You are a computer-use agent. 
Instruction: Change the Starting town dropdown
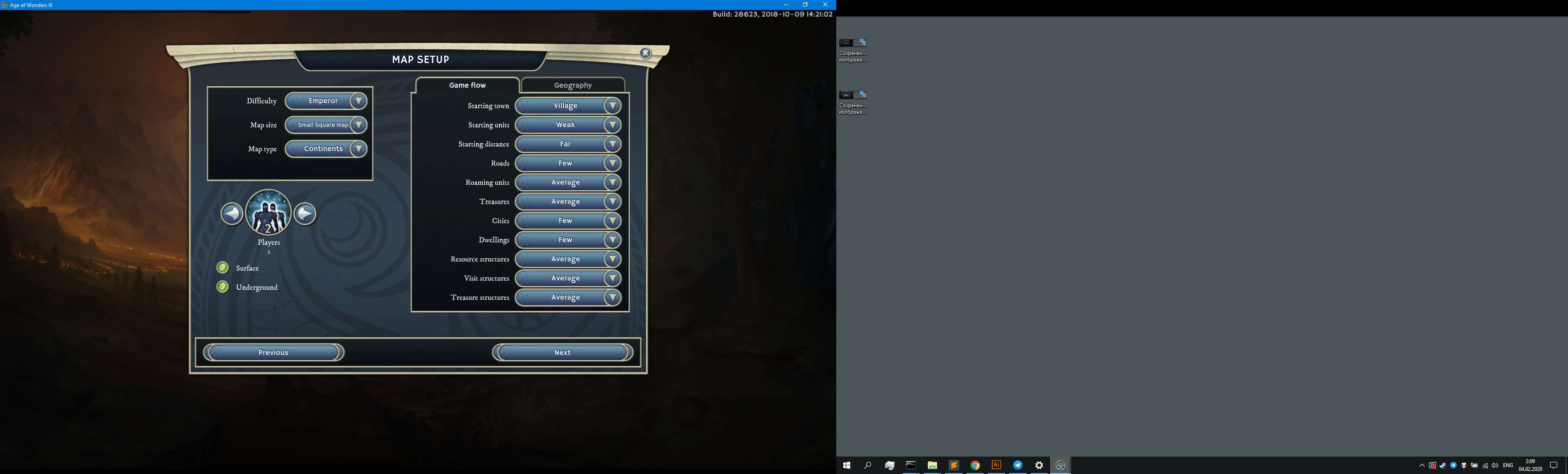click(568, 106)
